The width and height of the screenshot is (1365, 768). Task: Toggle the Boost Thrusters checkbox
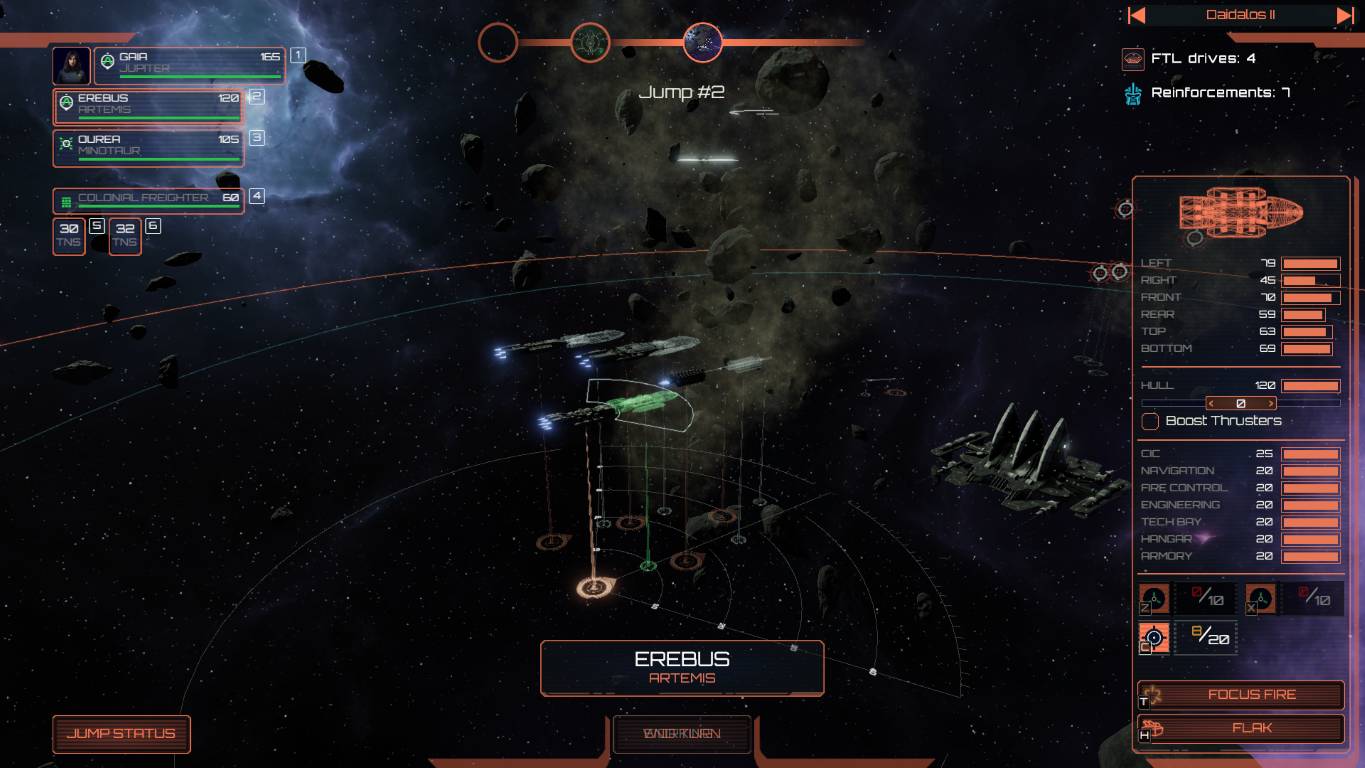tap(1150, 421)
